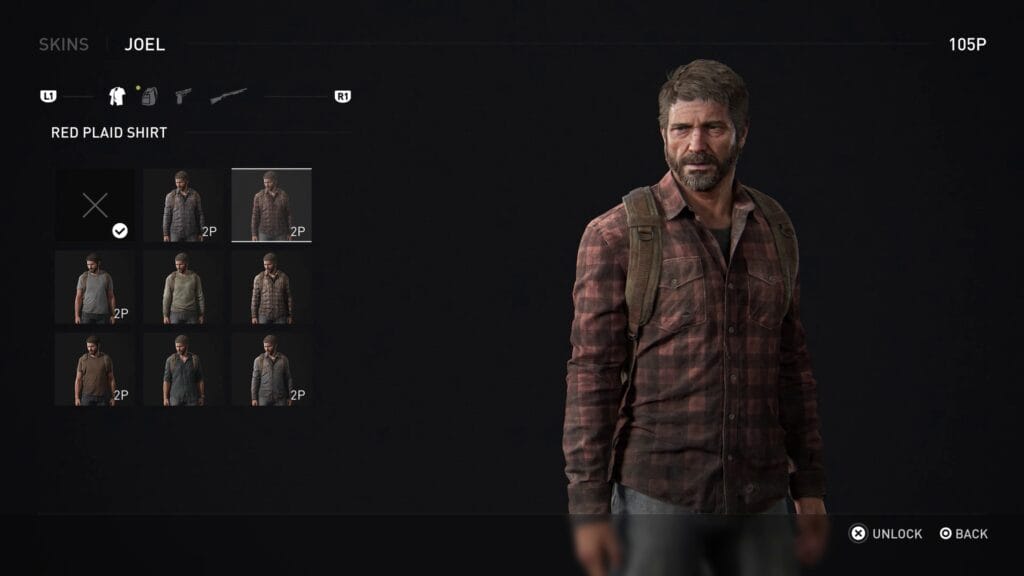Click the Unlock button
The width and height of the screenshot is (1024, 576).
tap(886, 534)
